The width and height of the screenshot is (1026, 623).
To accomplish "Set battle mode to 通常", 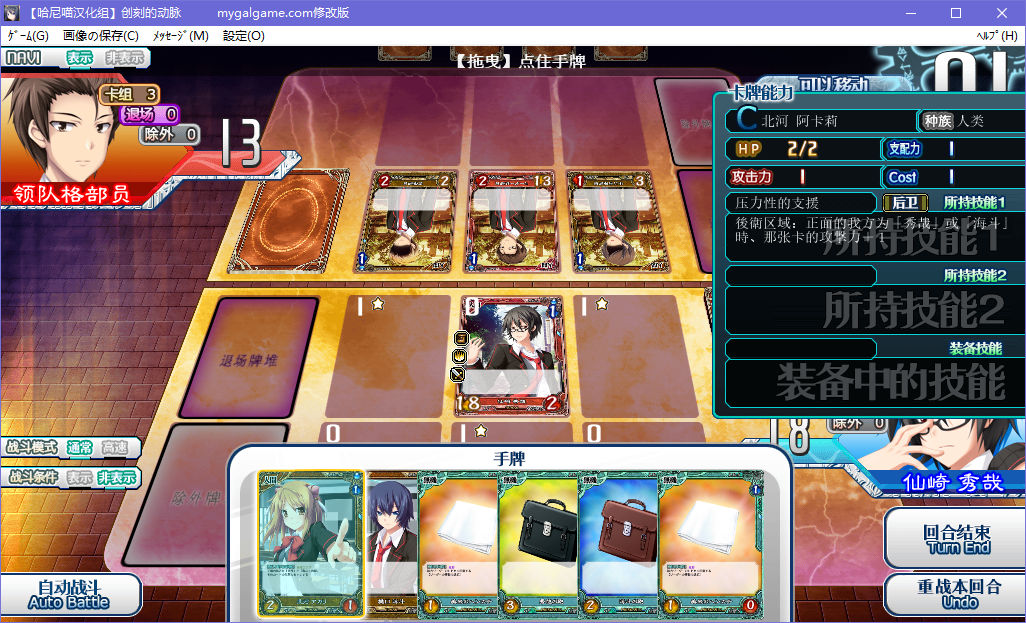I will click(80, 448).
